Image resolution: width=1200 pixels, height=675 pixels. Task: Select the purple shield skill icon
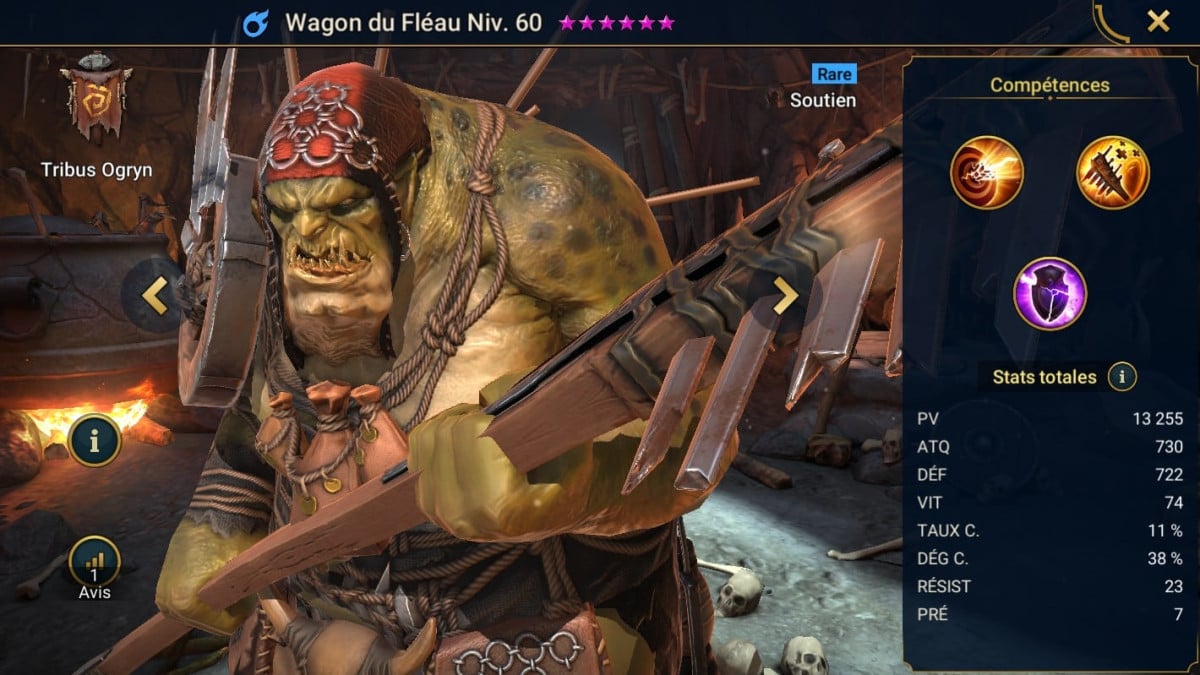pyautogui.click(x=1050, y=294)
